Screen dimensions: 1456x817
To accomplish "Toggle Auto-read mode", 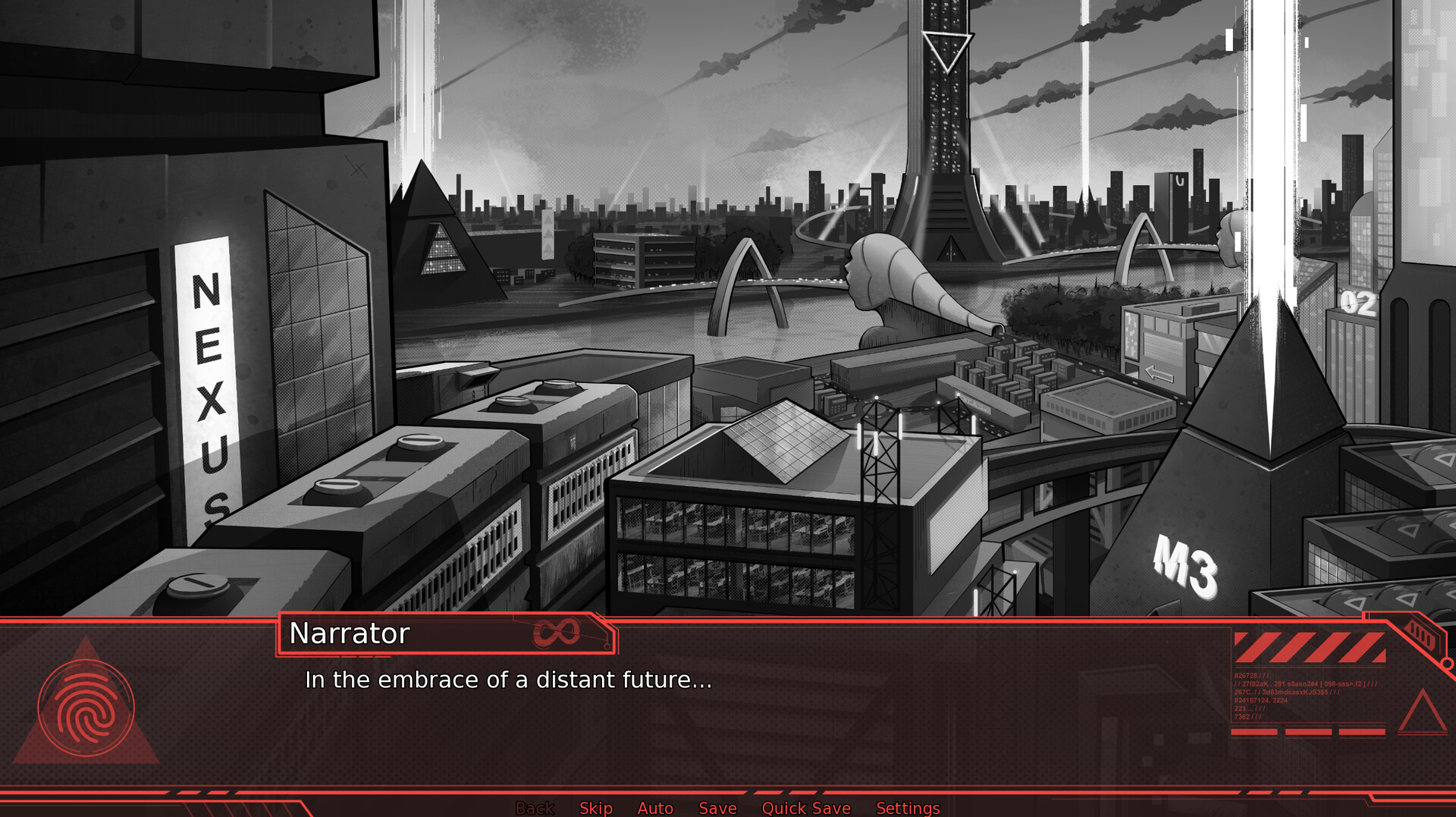I will tap(655, 808).
